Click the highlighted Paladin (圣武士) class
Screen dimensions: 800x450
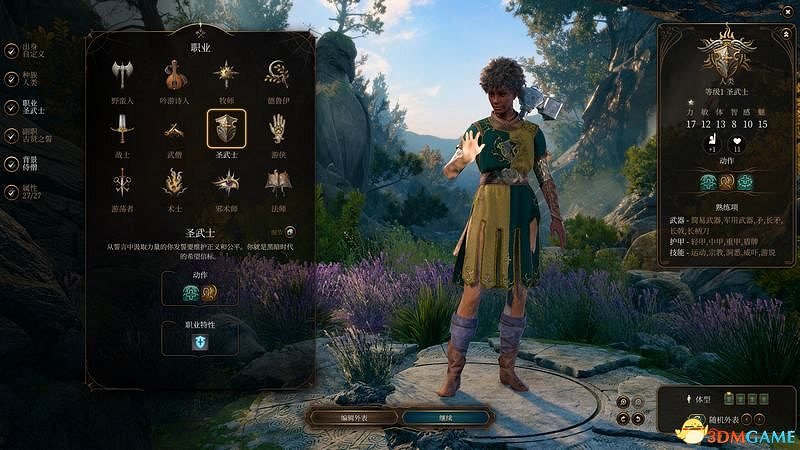[226, 130]
